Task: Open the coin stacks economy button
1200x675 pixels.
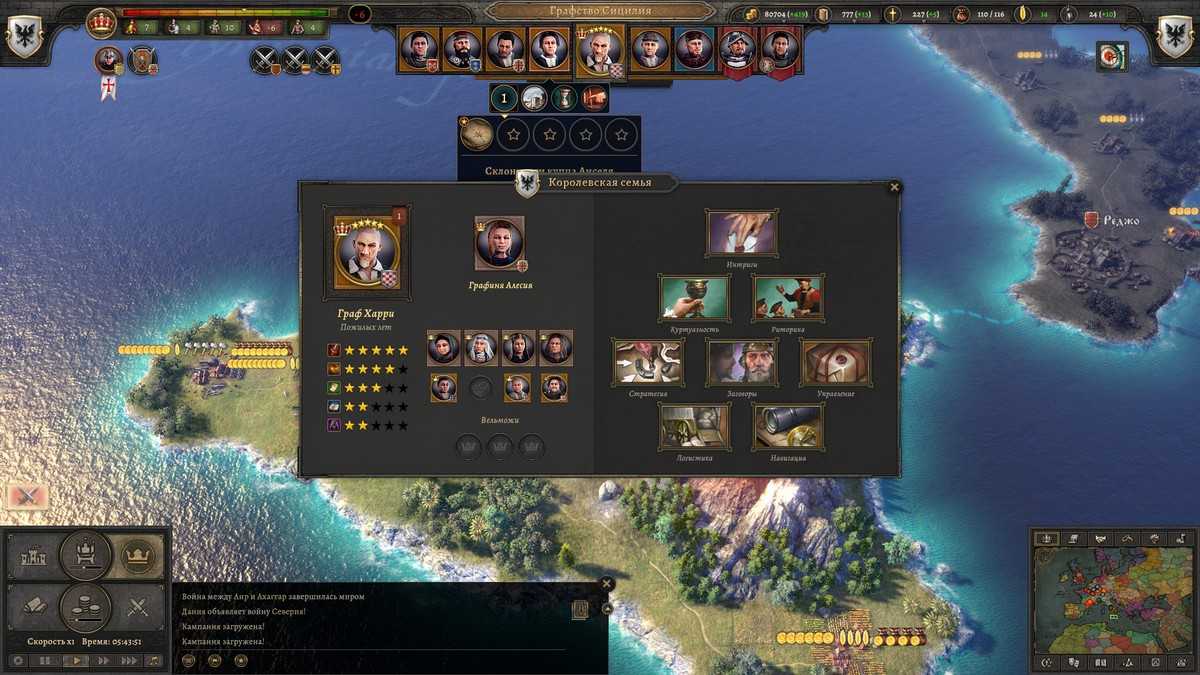Action: click(85, 606)
